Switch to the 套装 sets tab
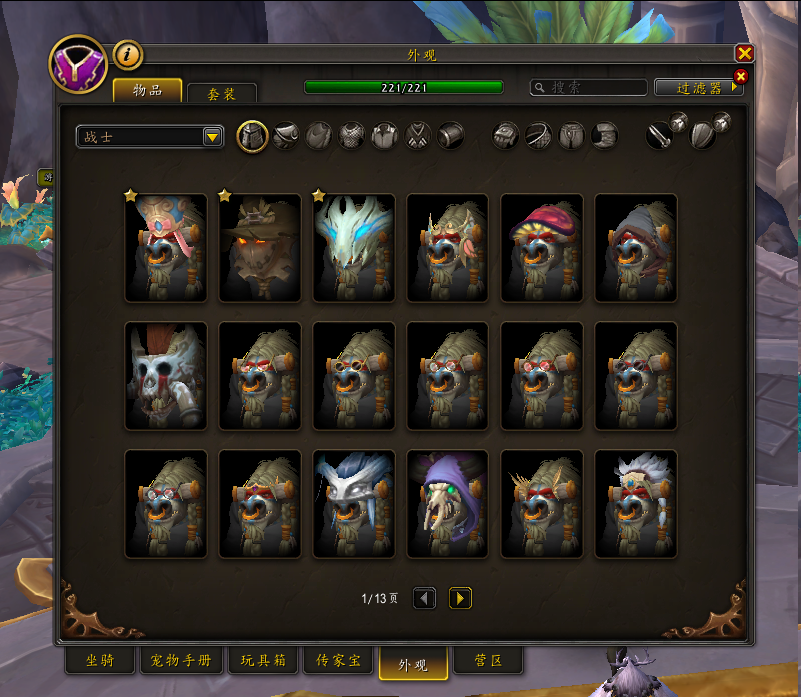The image size is (801, 697). click(x=222, y=93)
